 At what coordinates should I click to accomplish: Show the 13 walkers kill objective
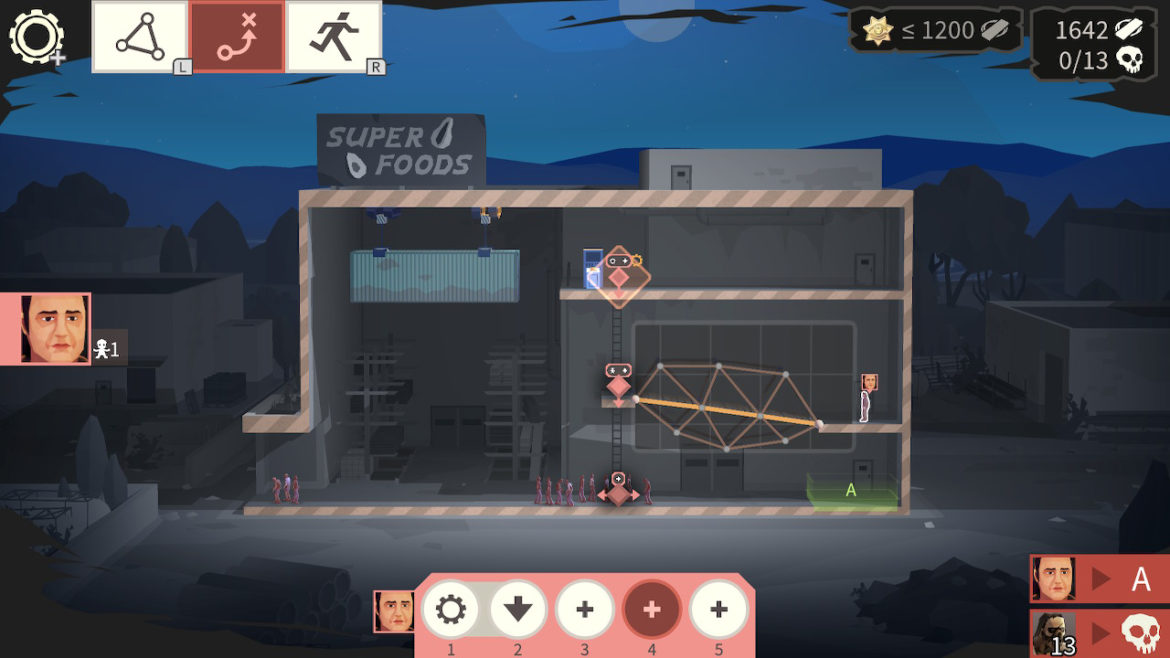tap(1099, 633)
